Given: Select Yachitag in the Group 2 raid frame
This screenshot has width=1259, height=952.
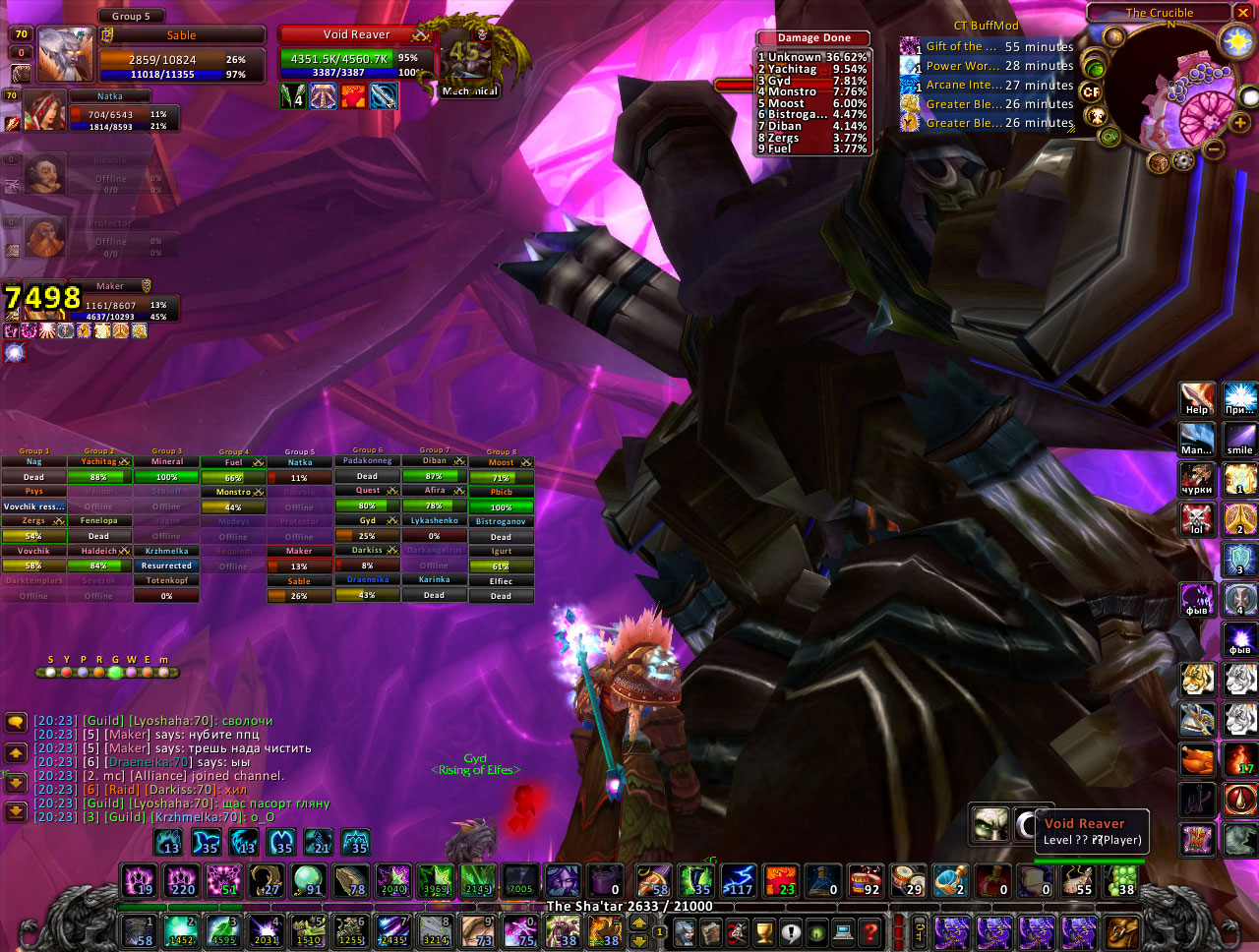Looking at the screenshot, I should (98, 461).
